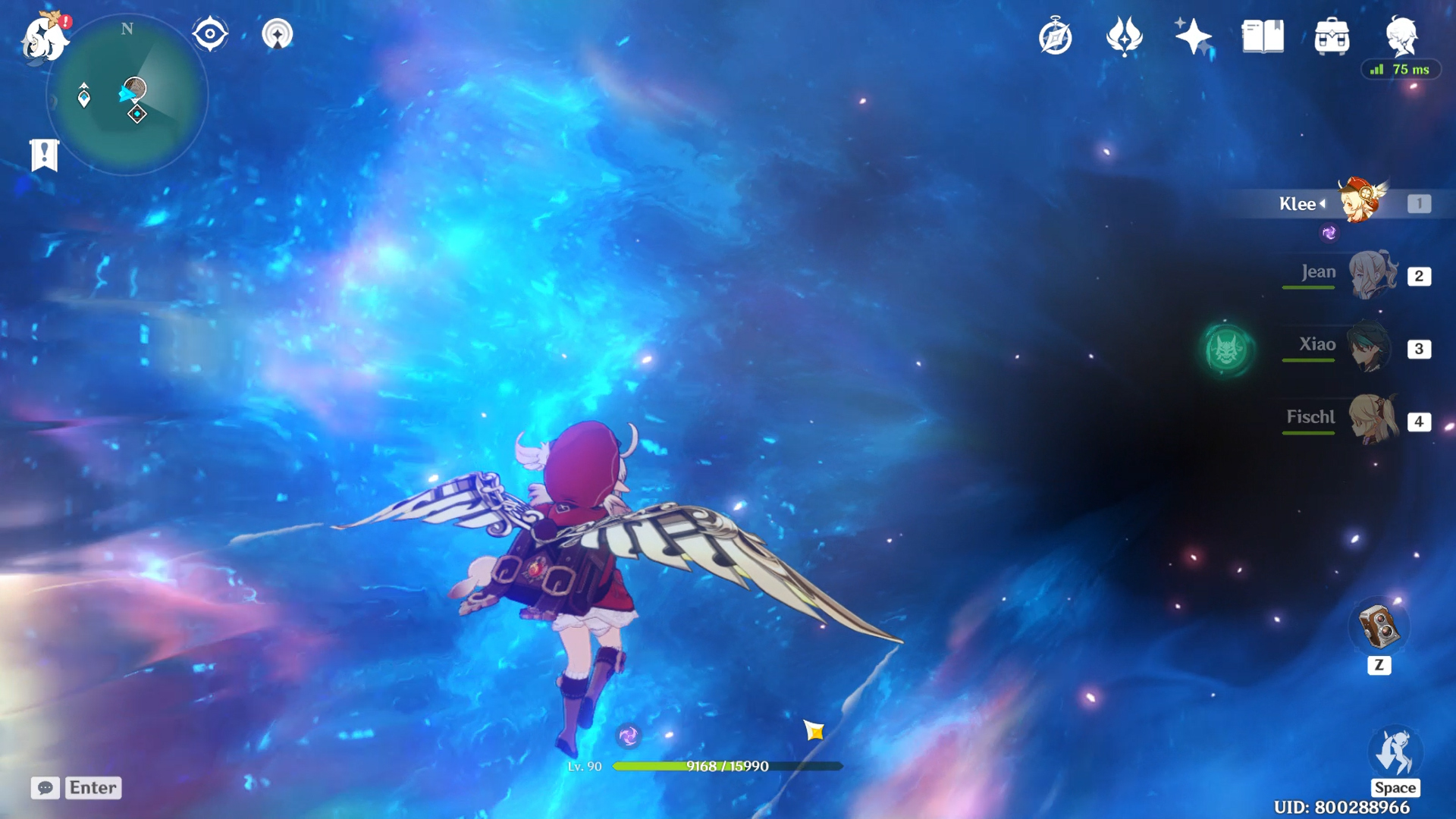Use the camera gadget labeled Z
The image size is (1456, 819).
click(x=1379, y=627)
